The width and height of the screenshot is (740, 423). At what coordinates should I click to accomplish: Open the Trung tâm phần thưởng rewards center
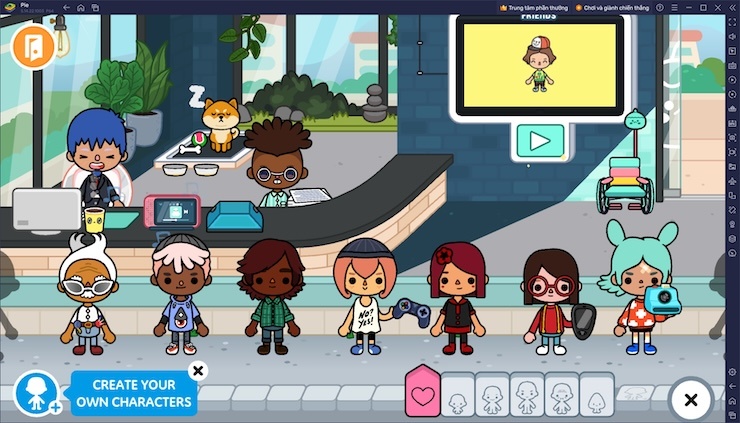pyautogui.click(x=537, y=7)
